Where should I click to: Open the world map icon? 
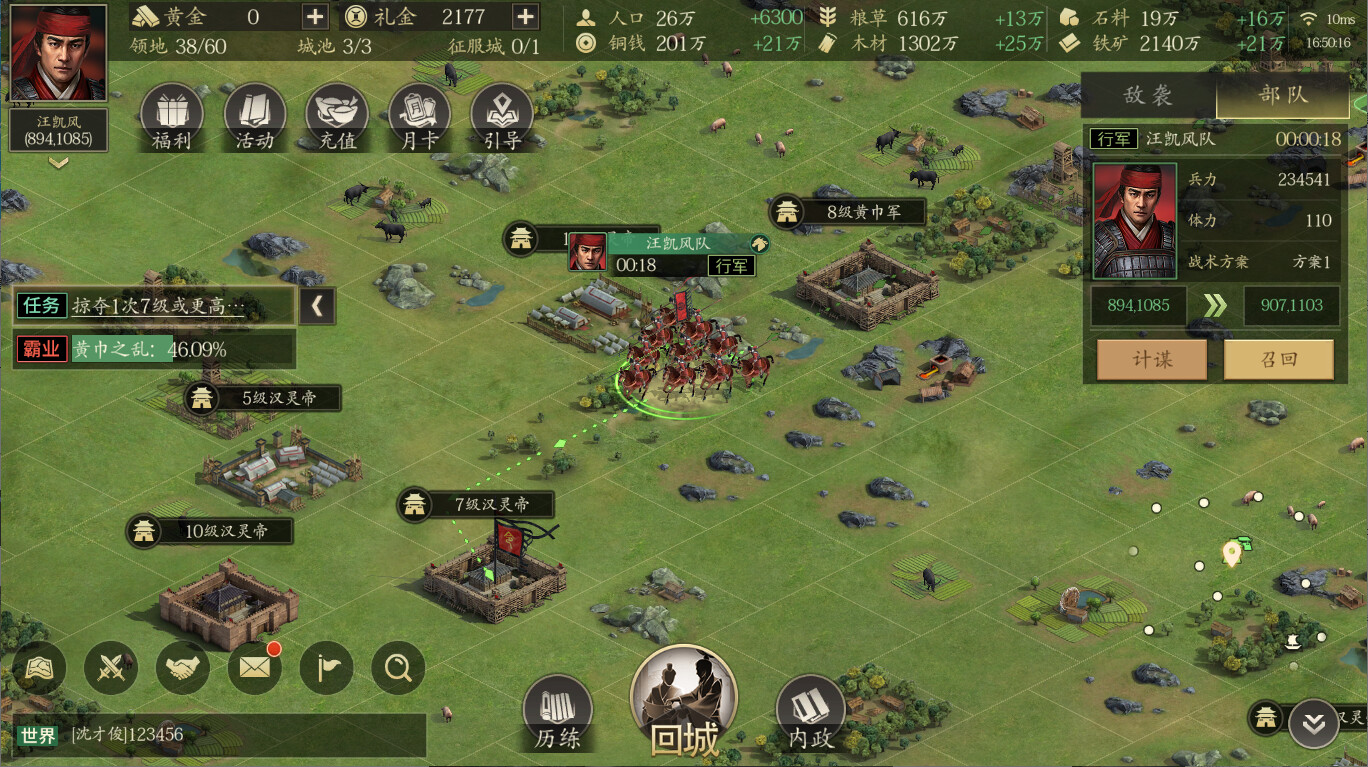point(38,668)
